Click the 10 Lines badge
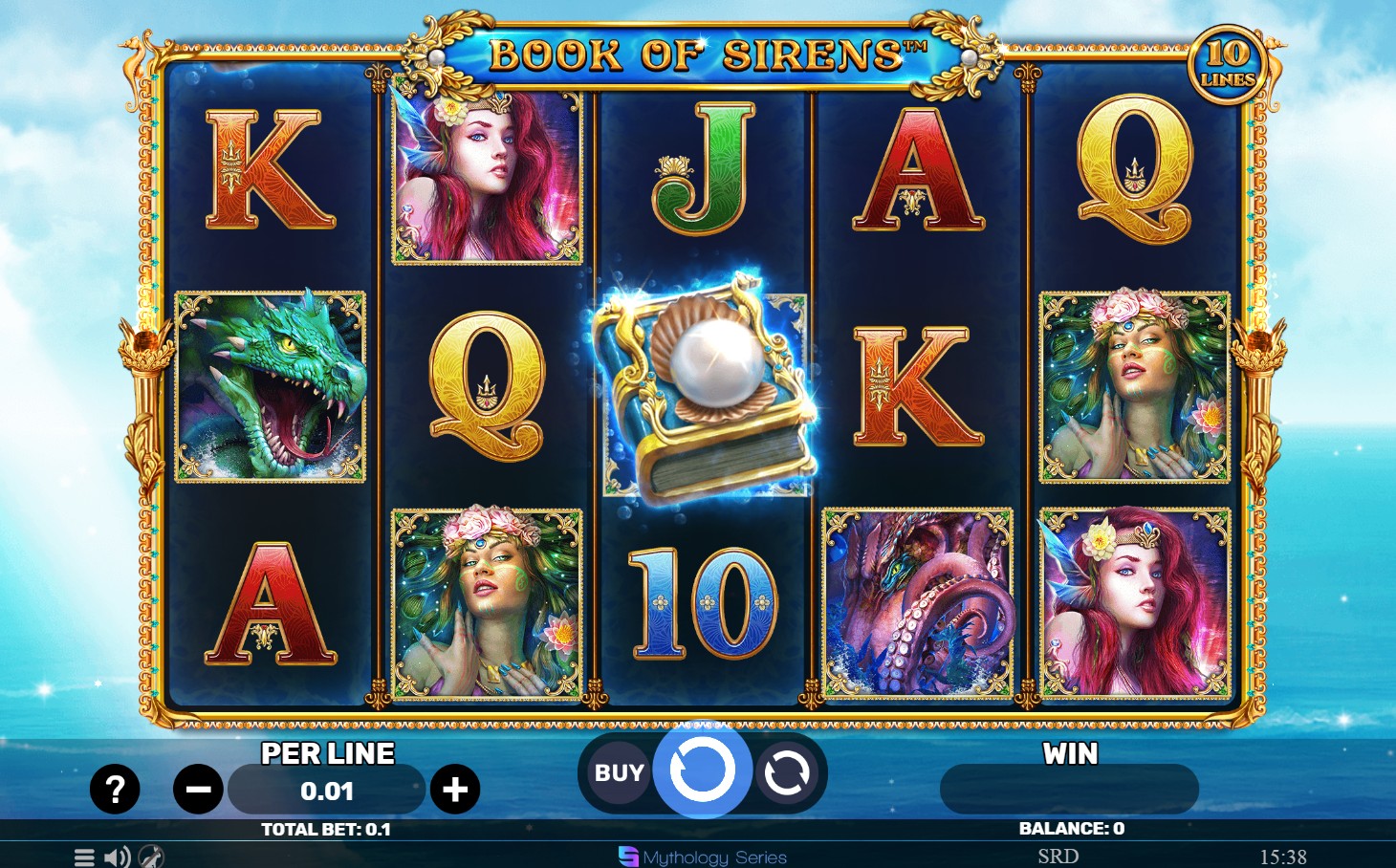 tap(1228, 63)
